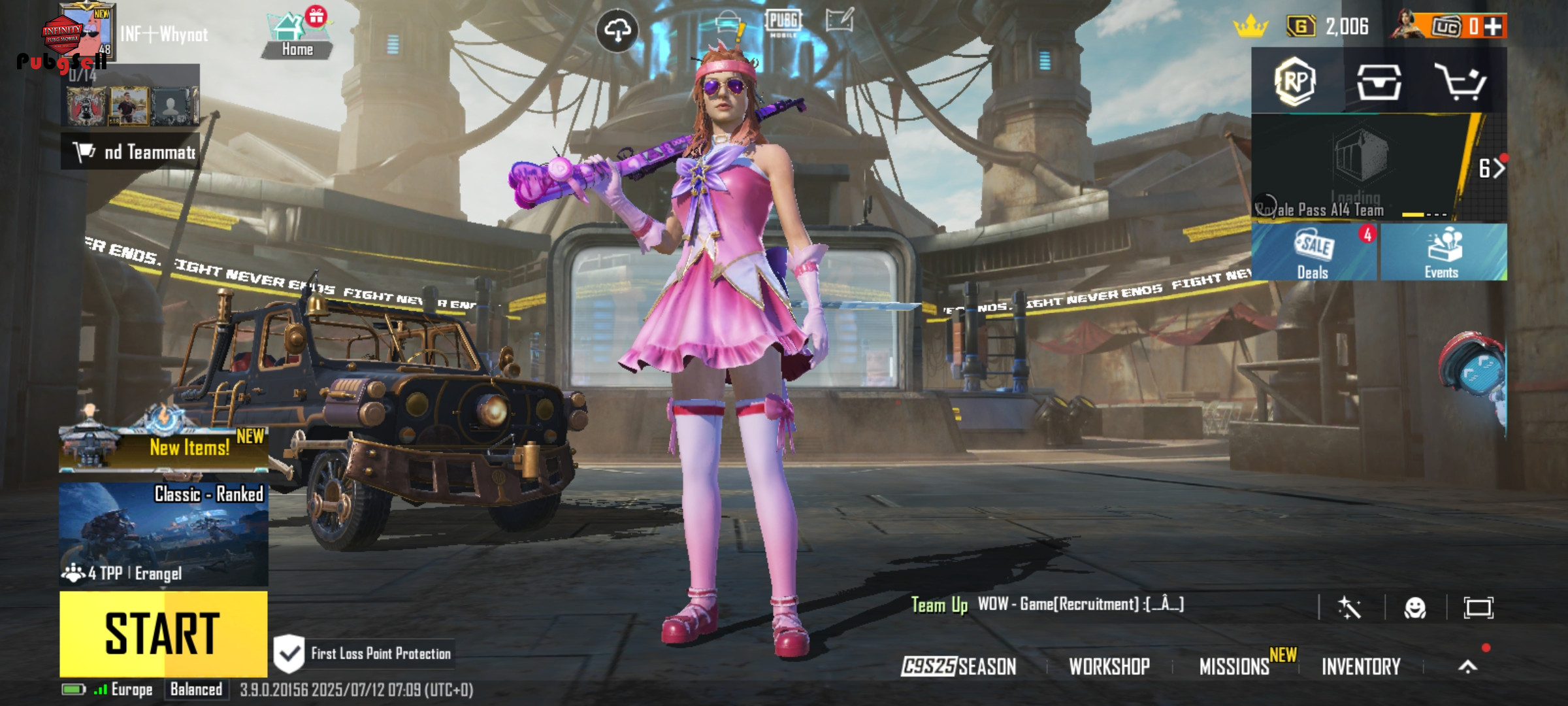Open the Classic - Ranked mode selector

pos(163,534)
